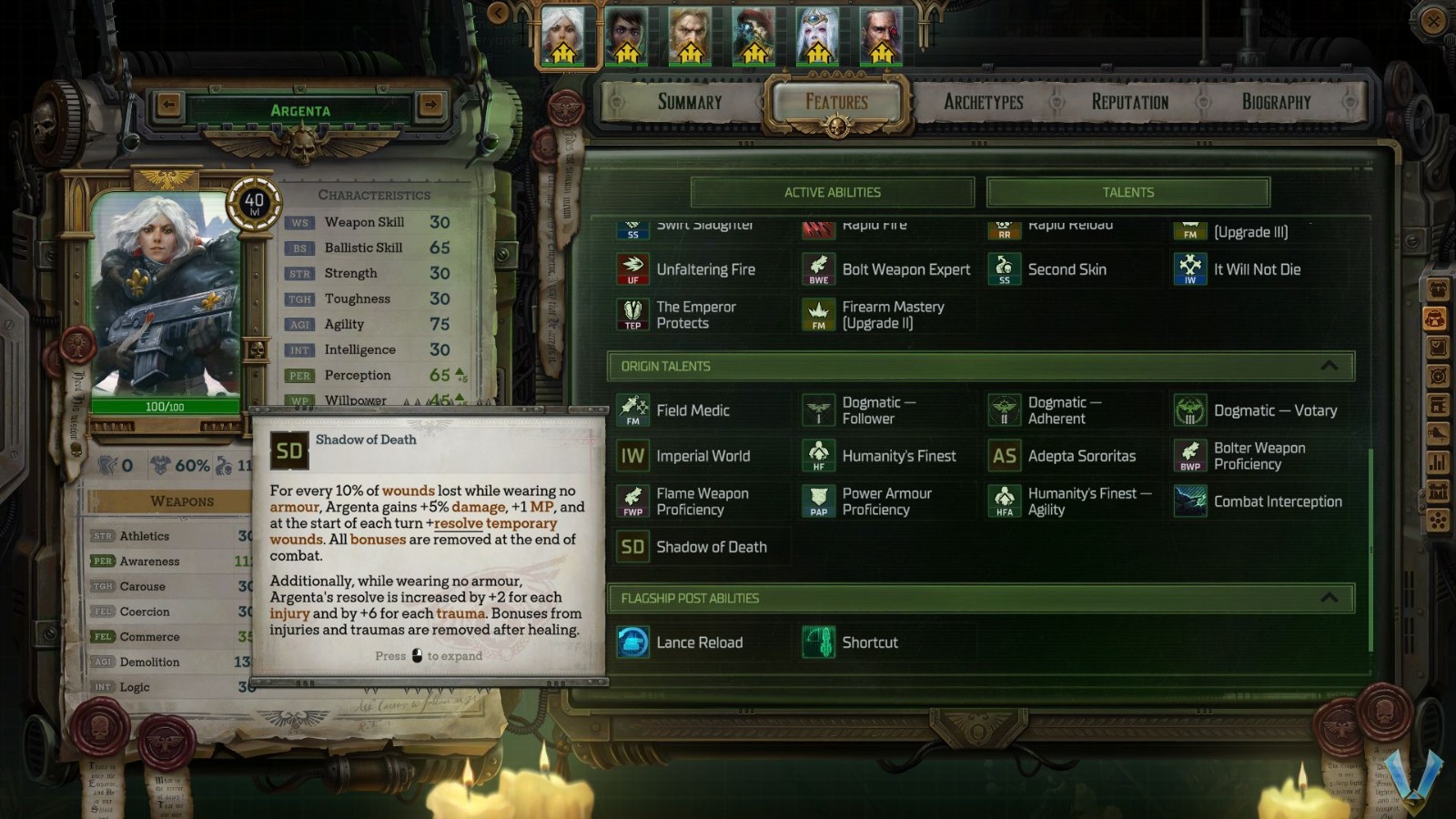Viewport: 1456px width, 819px height.
Task: Open the Shortcut flagship post ability
Action: pyautogui.click(x=817, y=642)
